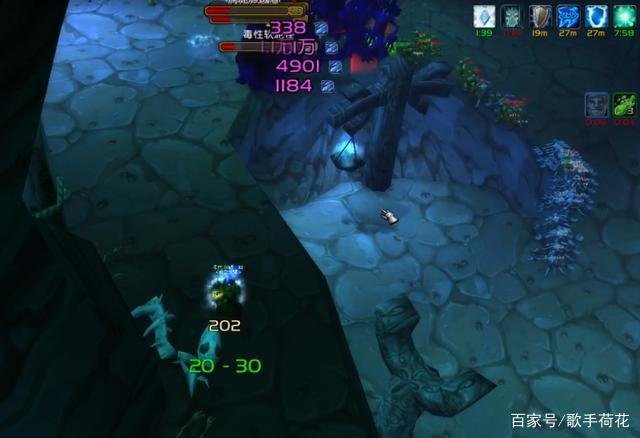Select the green poison debuff with 3 stacks
The width and height of the screenshot is (640, 438).
point(624,103)
